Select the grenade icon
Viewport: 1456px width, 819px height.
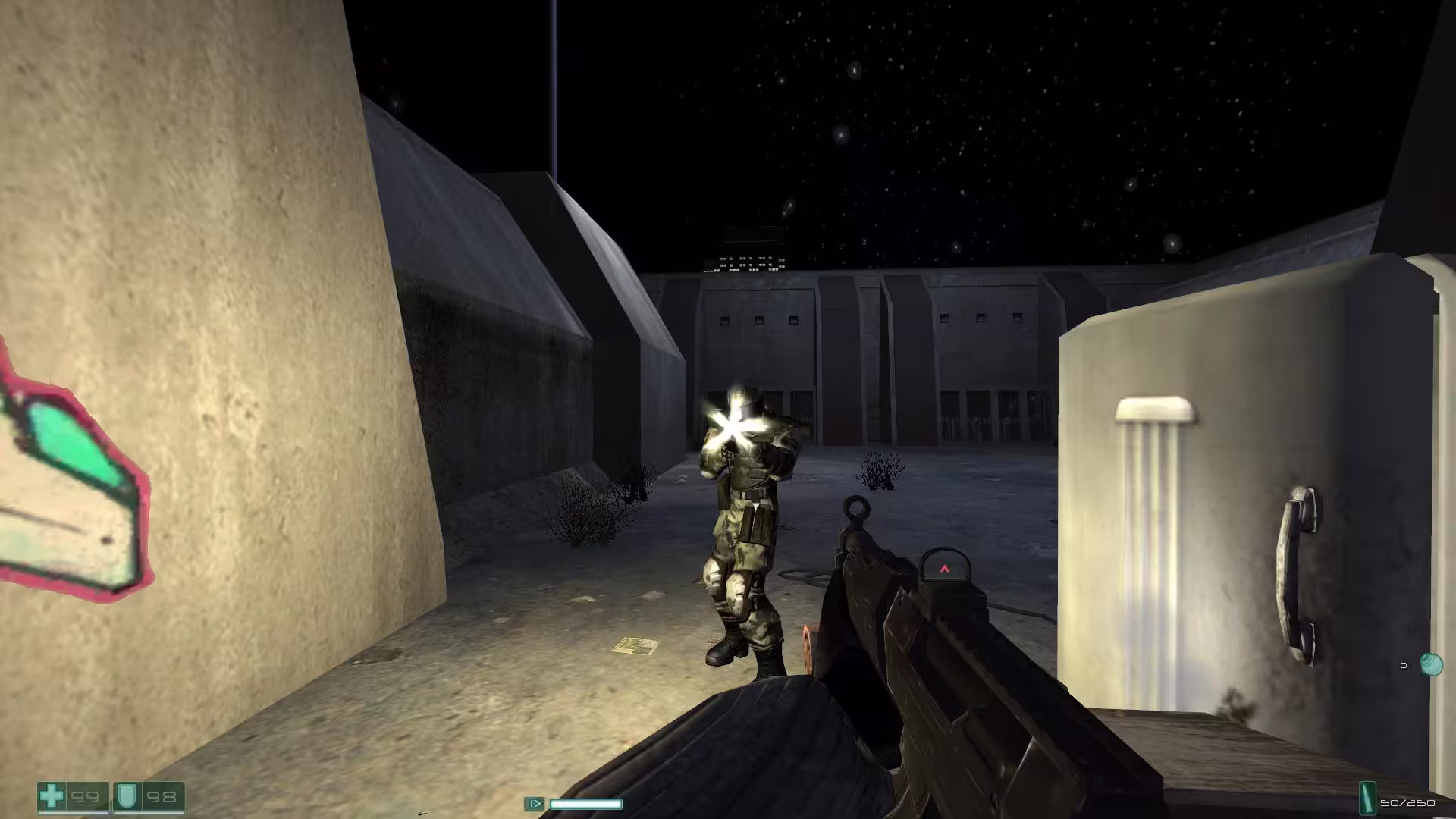coord(1431,665)
